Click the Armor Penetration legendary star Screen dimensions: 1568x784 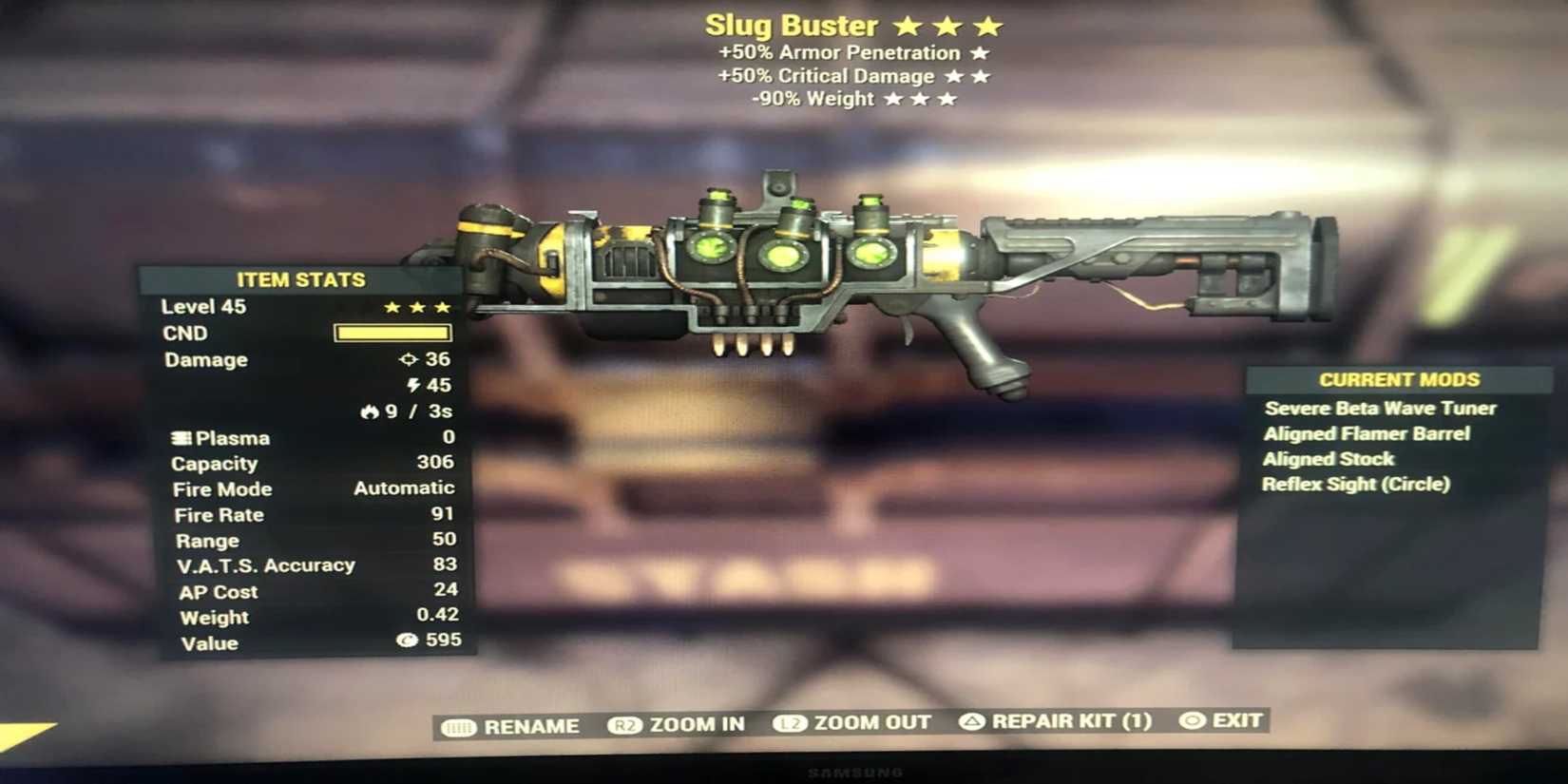981,52
